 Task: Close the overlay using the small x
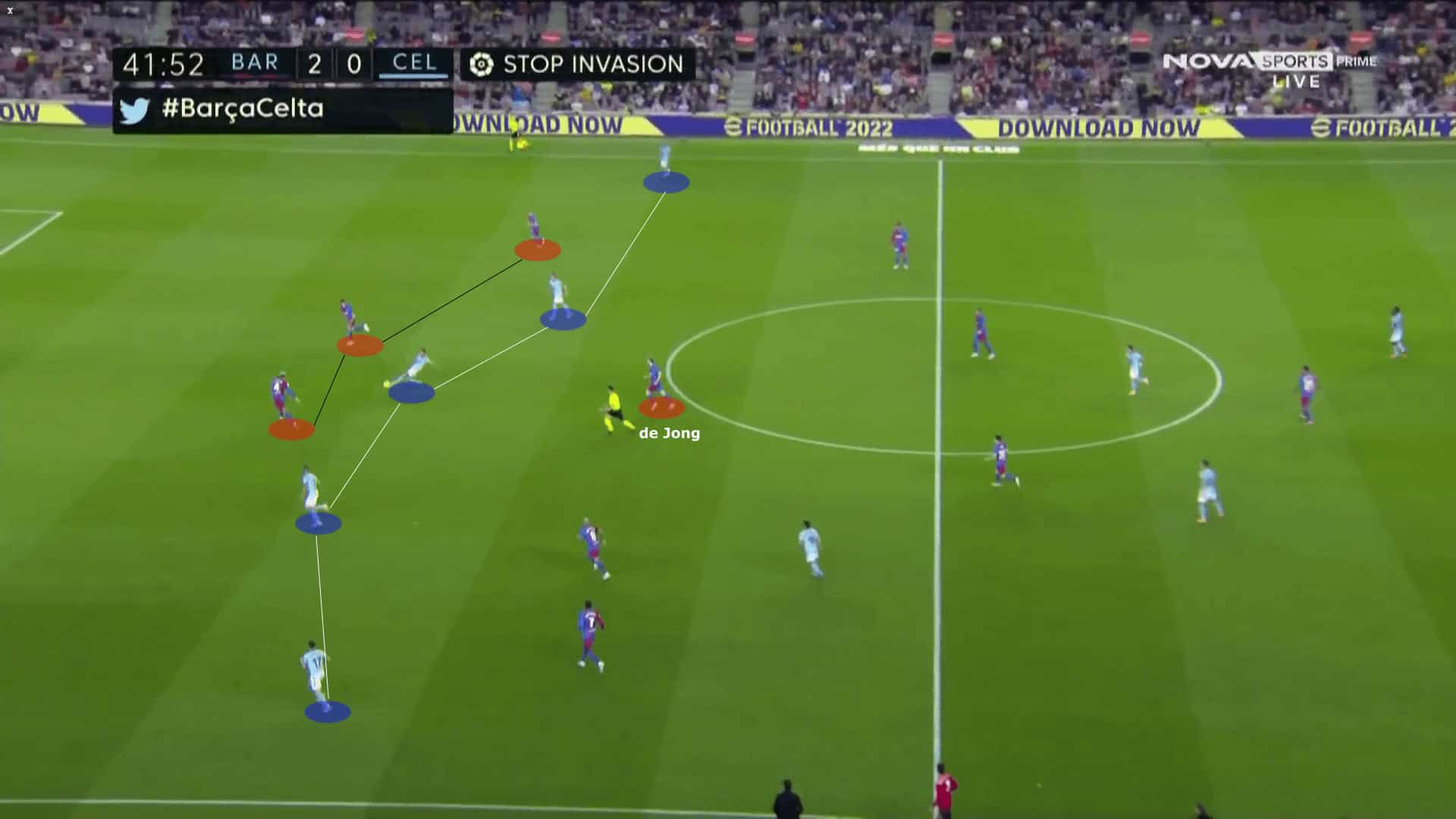click(10, 11)
